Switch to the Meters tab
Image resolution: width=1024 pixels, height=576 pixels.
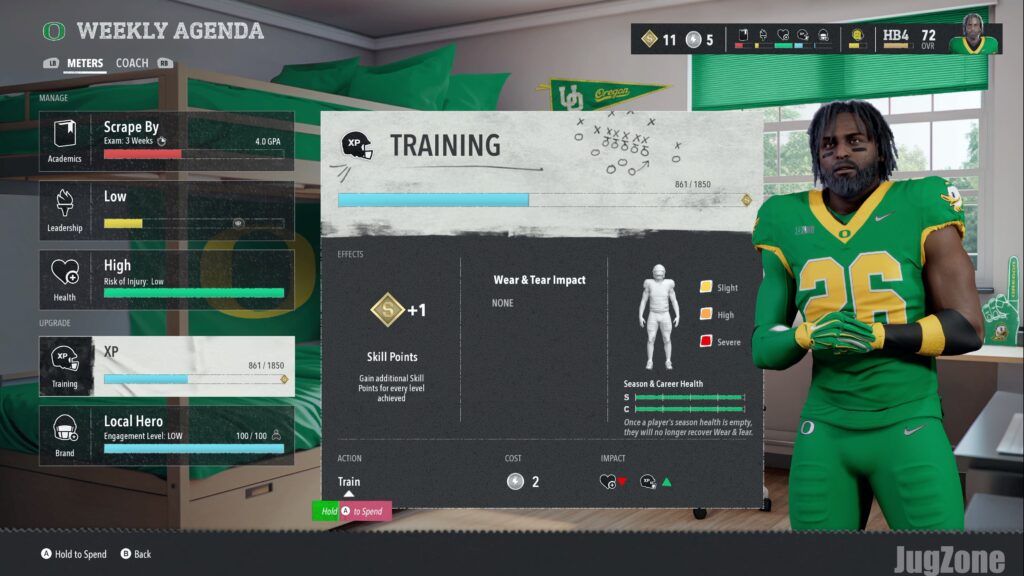point(85,63)
